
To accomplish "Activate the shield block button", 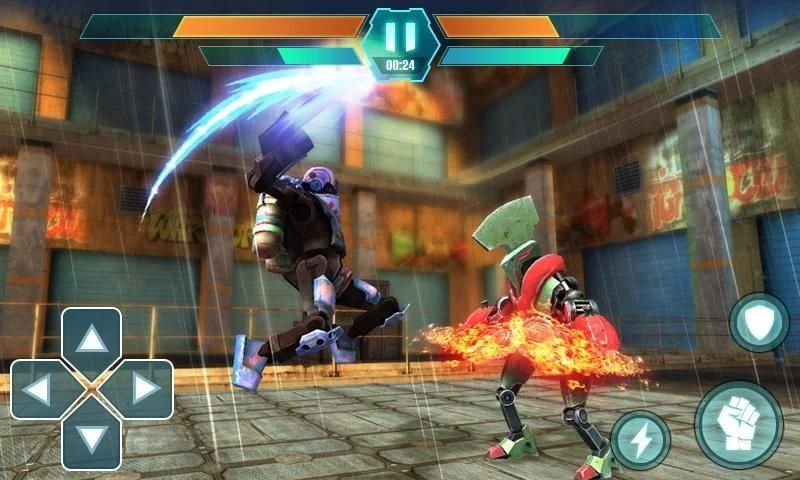I will [759, 323].
